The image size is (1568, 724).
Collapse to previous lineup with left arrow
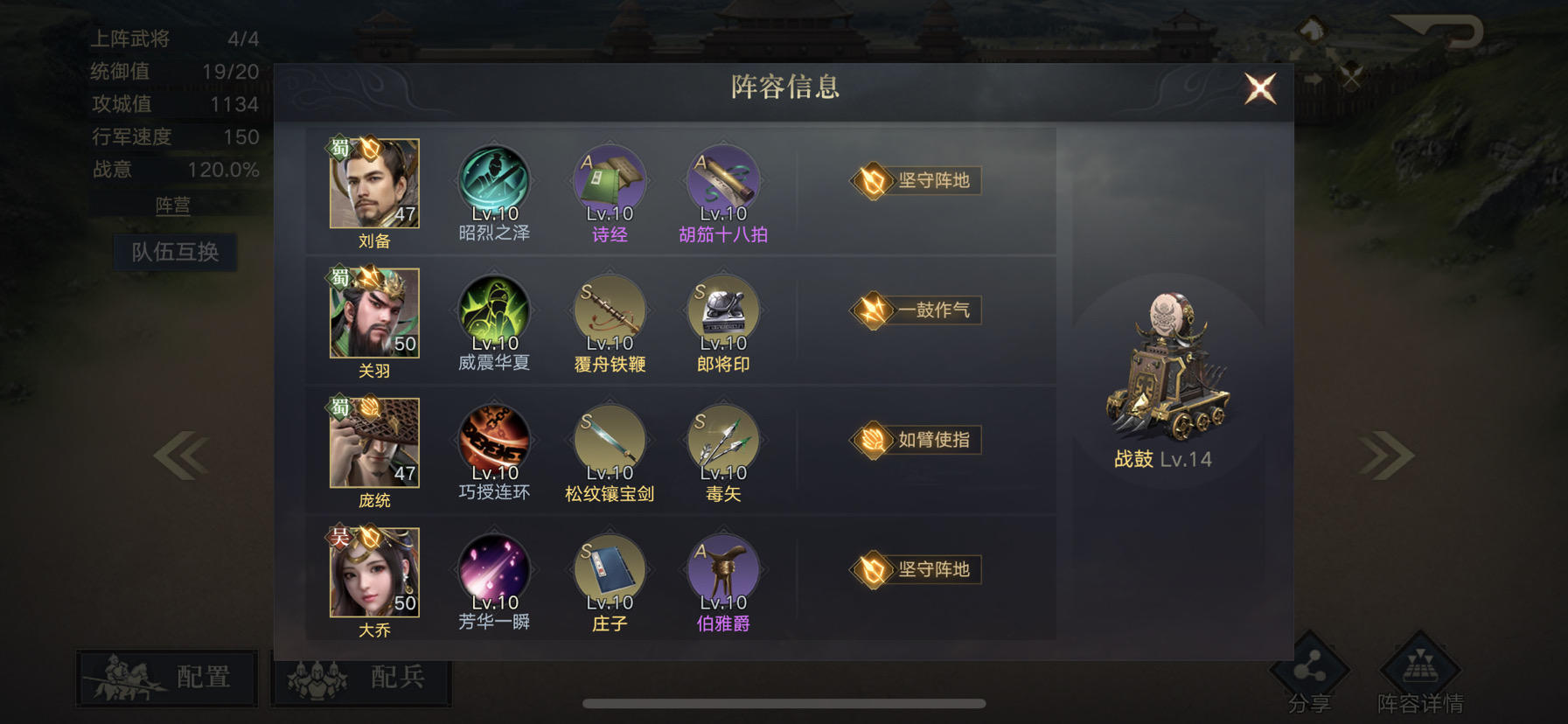click(x=182, y=454)
